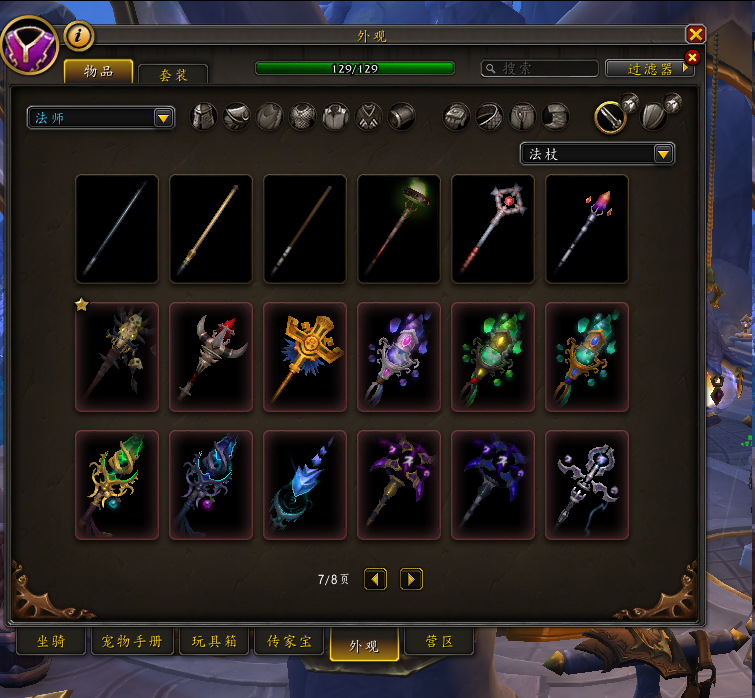Open the 法师 class dropdown
Viewport: 755px width, 698px height.
[101, 118]
